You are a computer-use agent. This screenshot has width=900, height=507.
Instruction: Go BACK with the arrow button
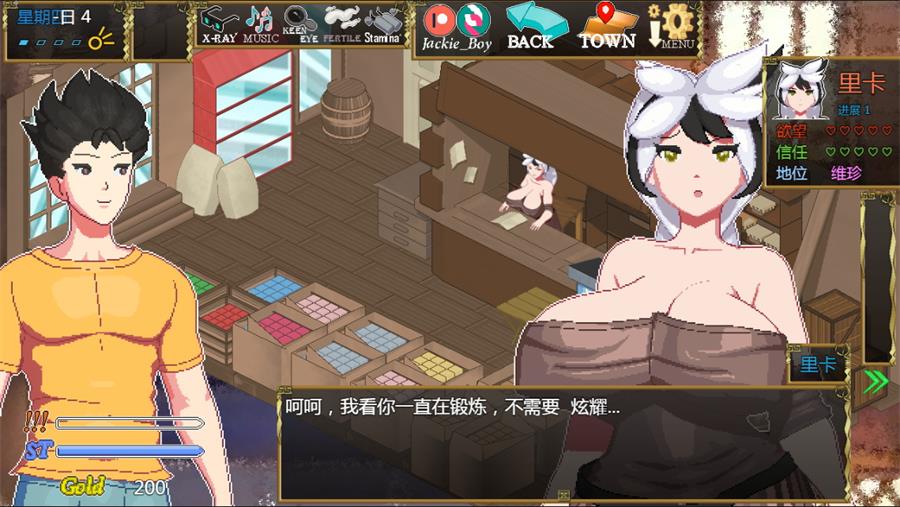pos(531,26)
